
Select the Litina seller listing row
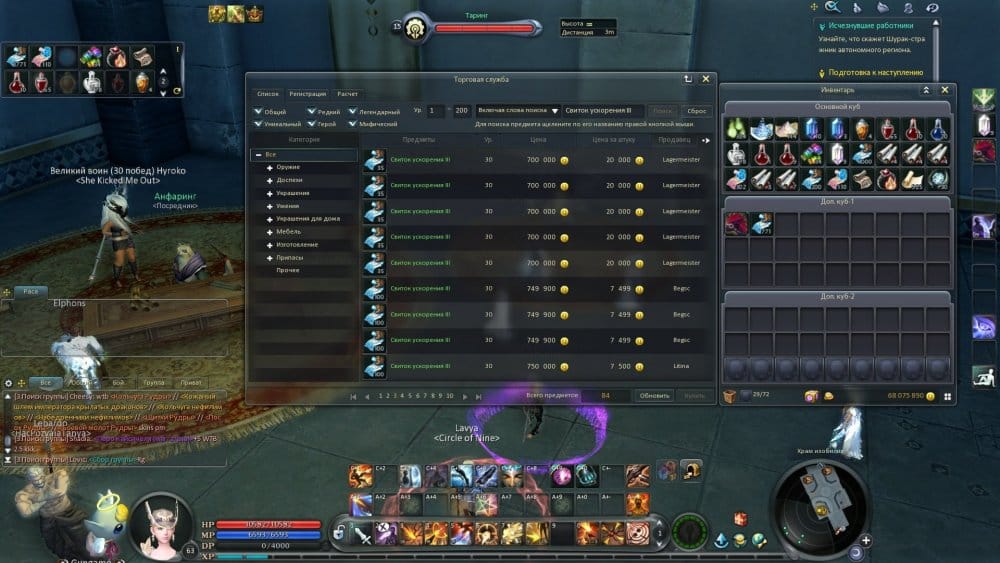click(x=540, y=366)
